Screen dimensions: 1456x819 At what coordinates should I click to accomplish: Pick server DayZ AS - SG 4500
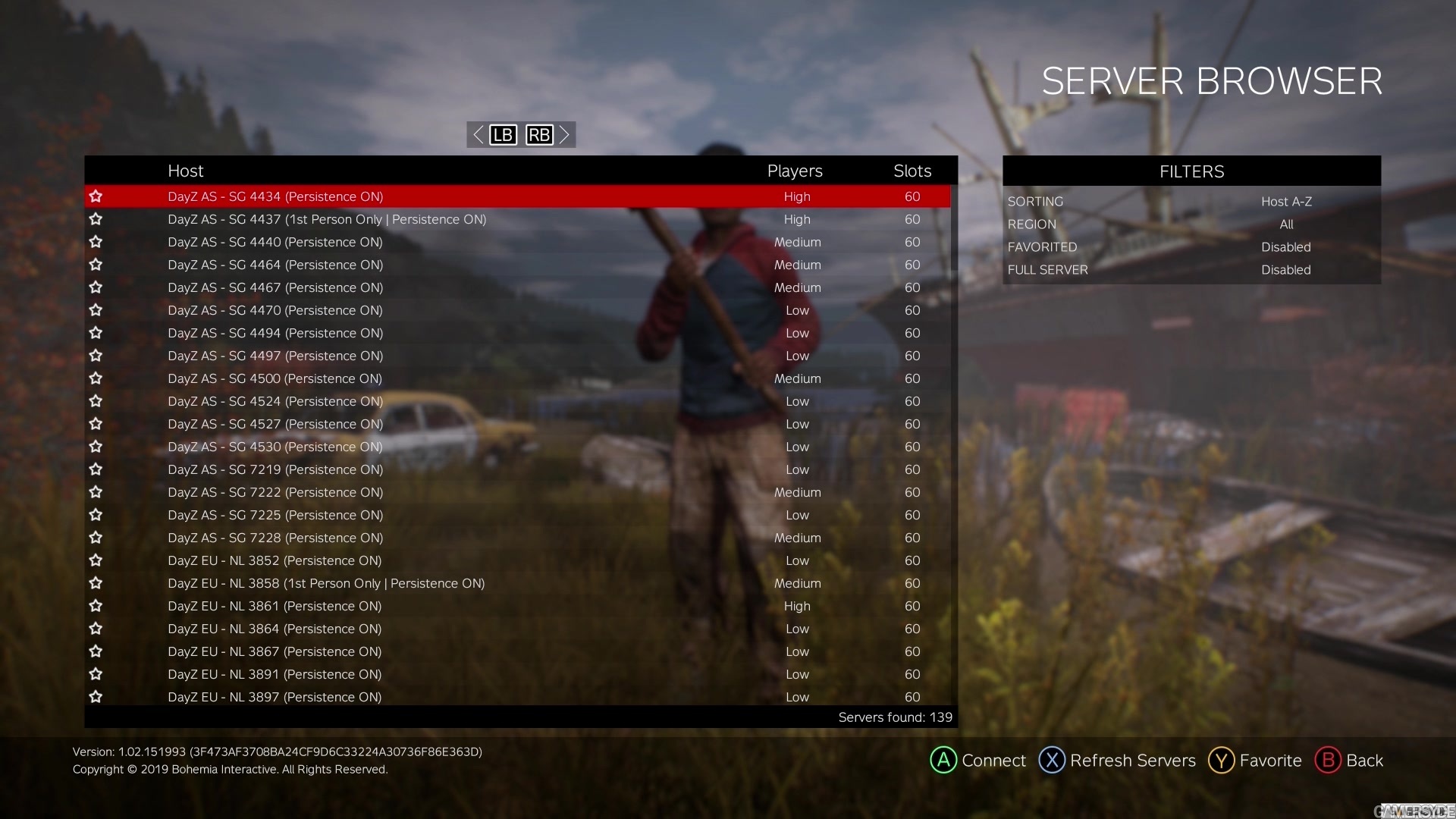[x=275, y=378]
